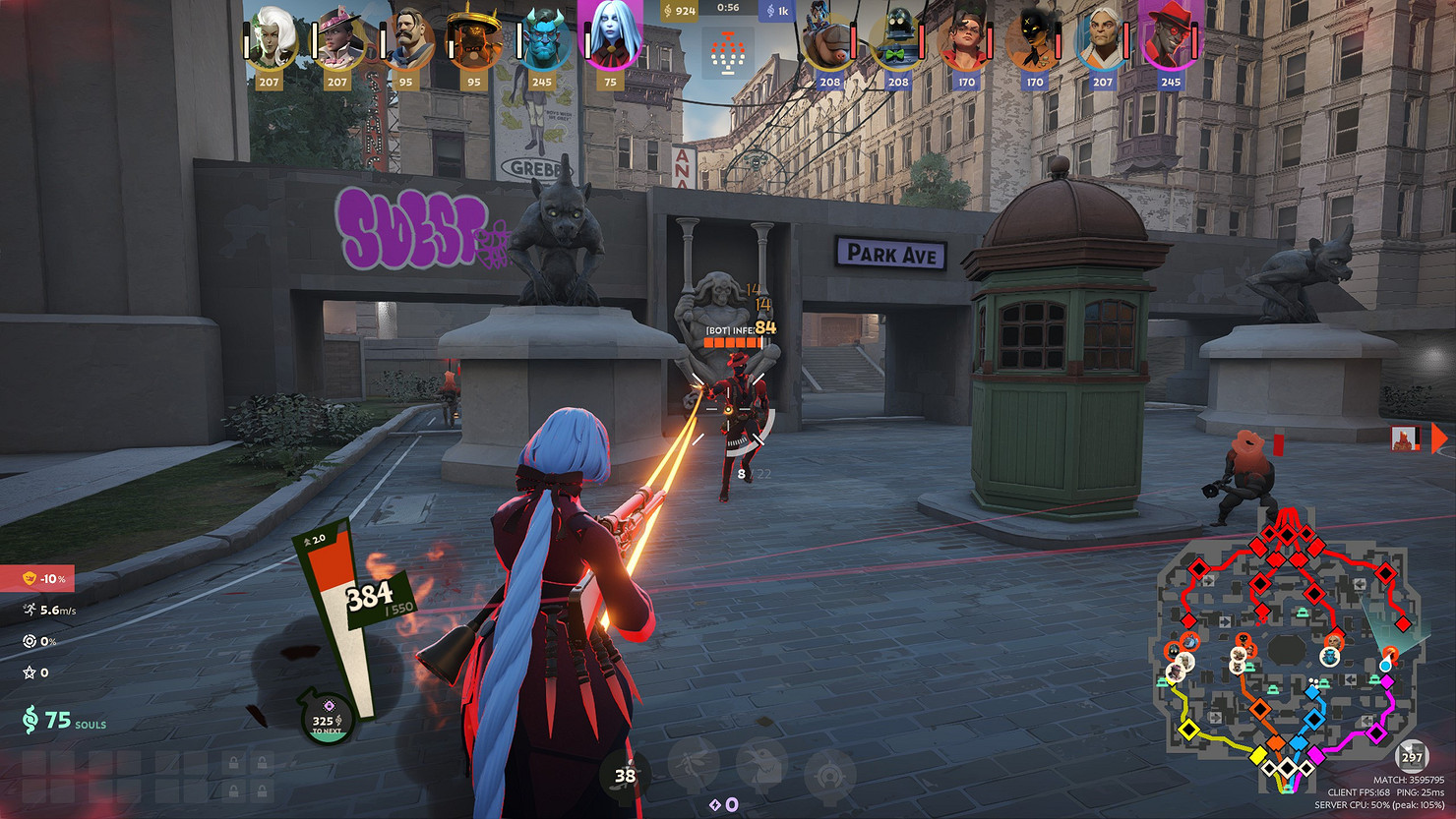This screenshot has height=819, width=1456.
Task: Activate the crosshair target ultimate ability
Action: [829, 767]
